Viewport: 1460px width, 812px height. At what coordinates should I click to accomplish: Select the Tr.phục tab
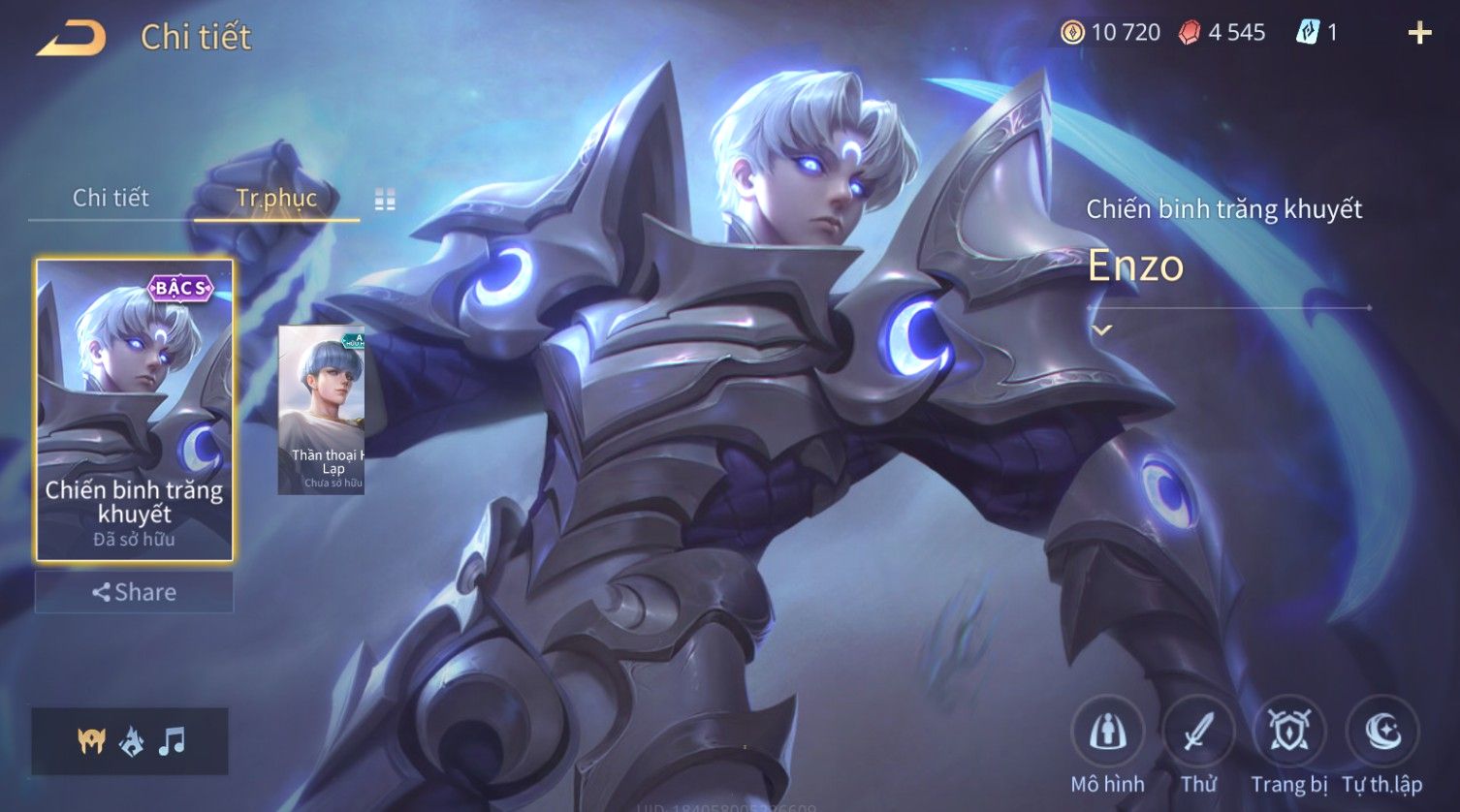pos(276,198)
